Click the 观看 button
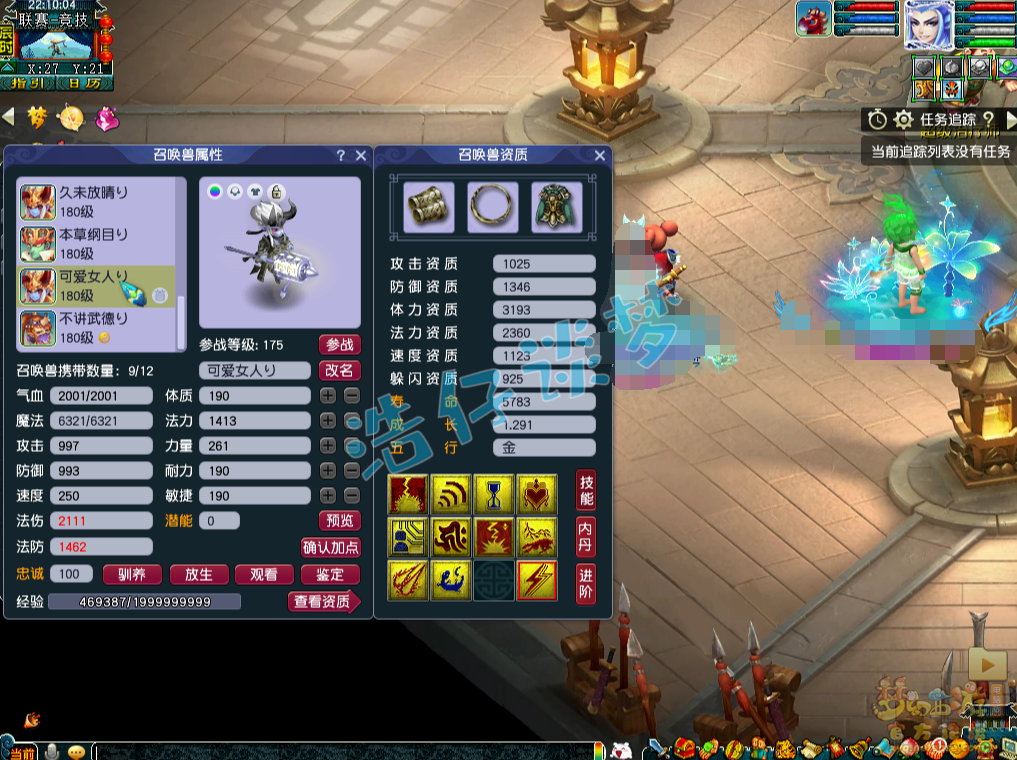The height and width of the screenshot is (760, 1017). (264, 574)
